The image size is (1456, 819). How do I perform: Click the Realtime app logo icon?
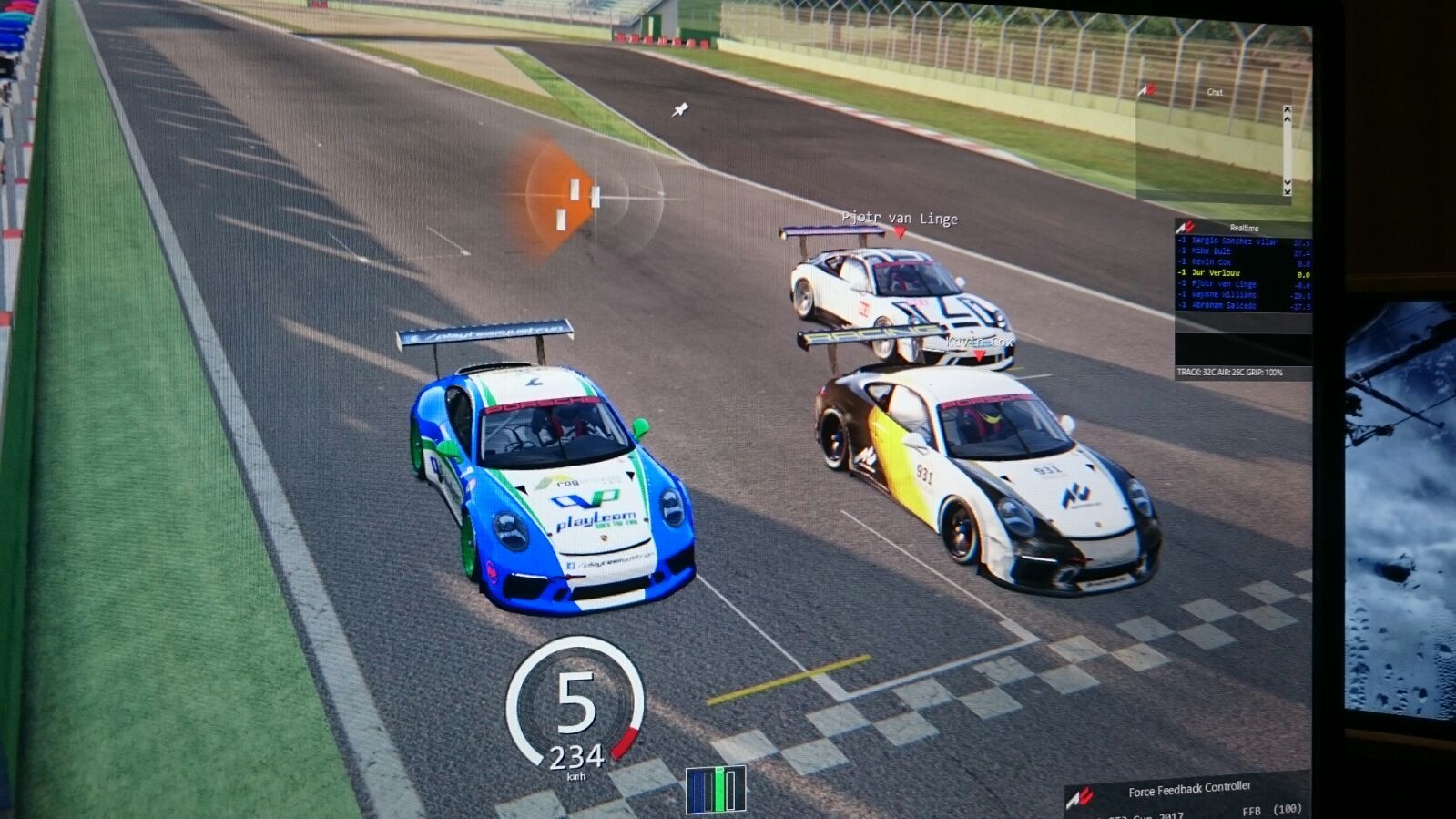tap(1185, 227)
